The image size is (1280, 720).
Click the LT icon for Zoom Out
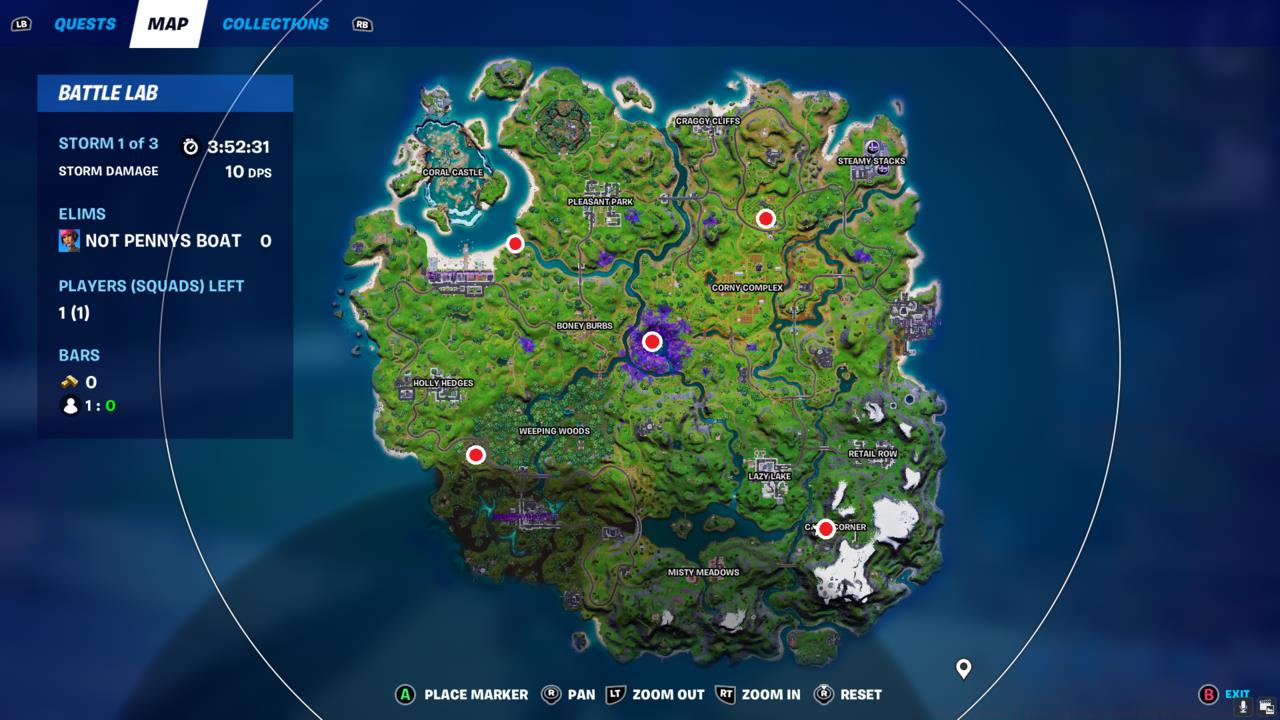(614, 694)
